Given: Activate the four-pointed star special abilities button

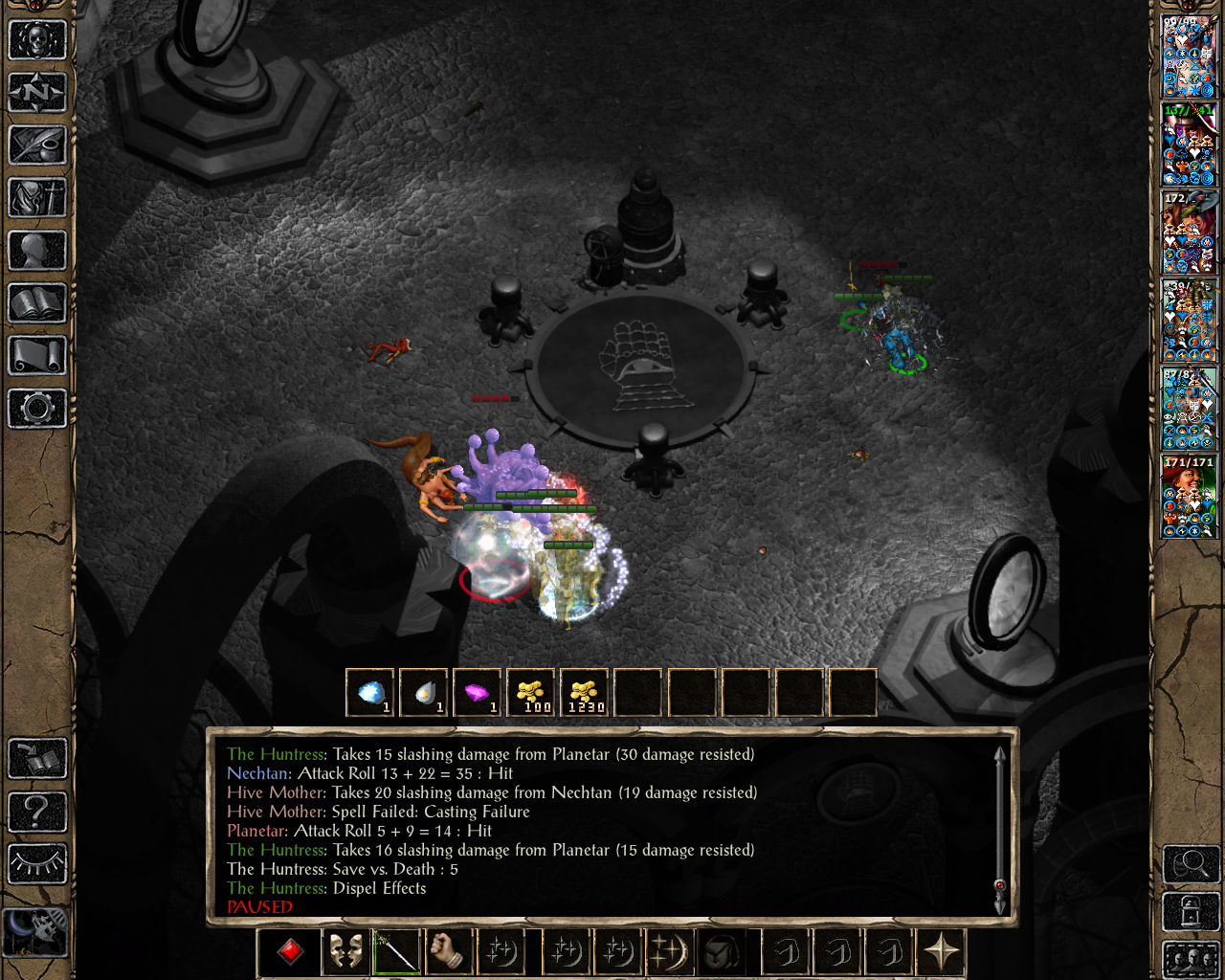Looking at the screenshot, I should (x=942, y=952).
